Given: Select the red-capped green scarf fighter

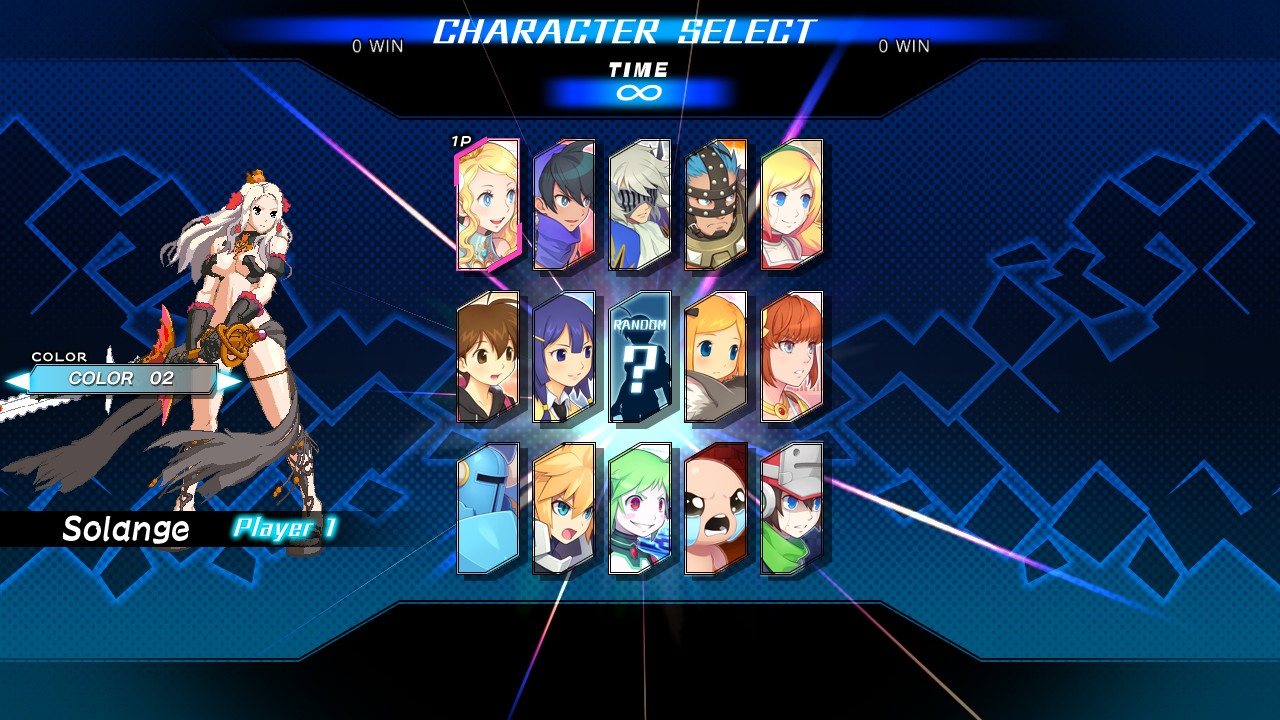Looking at the screenshot, I should (x=792, y=509).
